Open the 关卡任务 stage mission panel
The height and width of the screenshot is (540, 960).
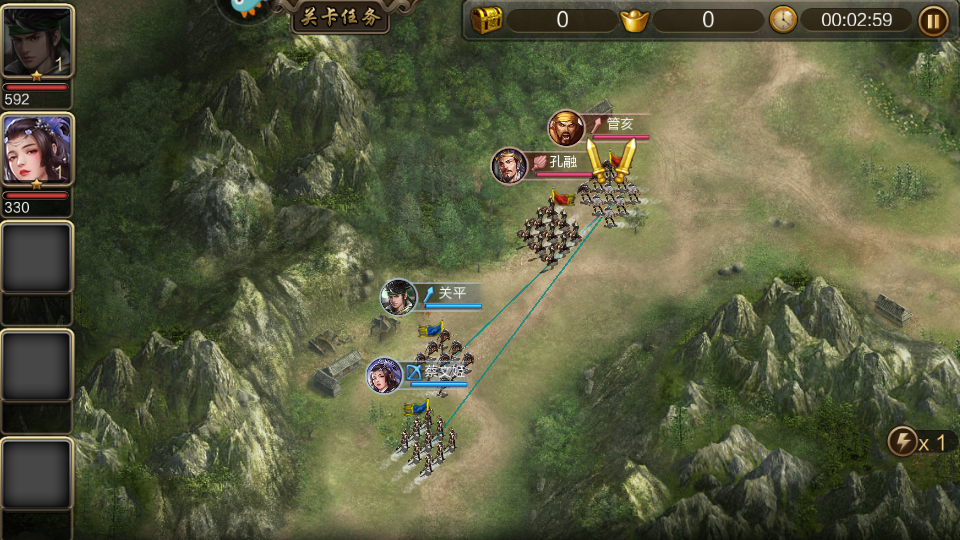click(x=340, y=17)
